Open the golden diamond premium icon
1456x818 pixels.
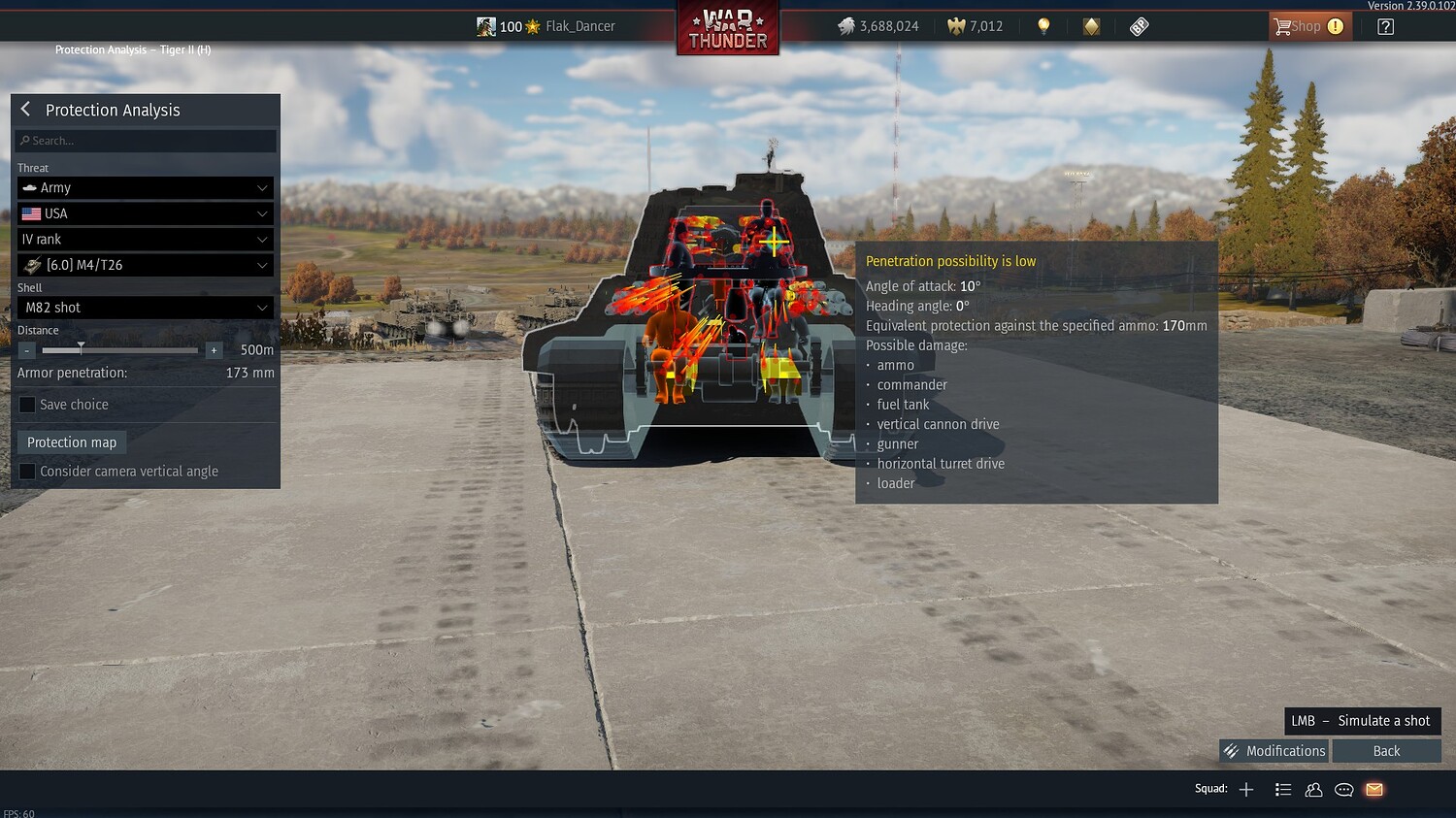1091,26
